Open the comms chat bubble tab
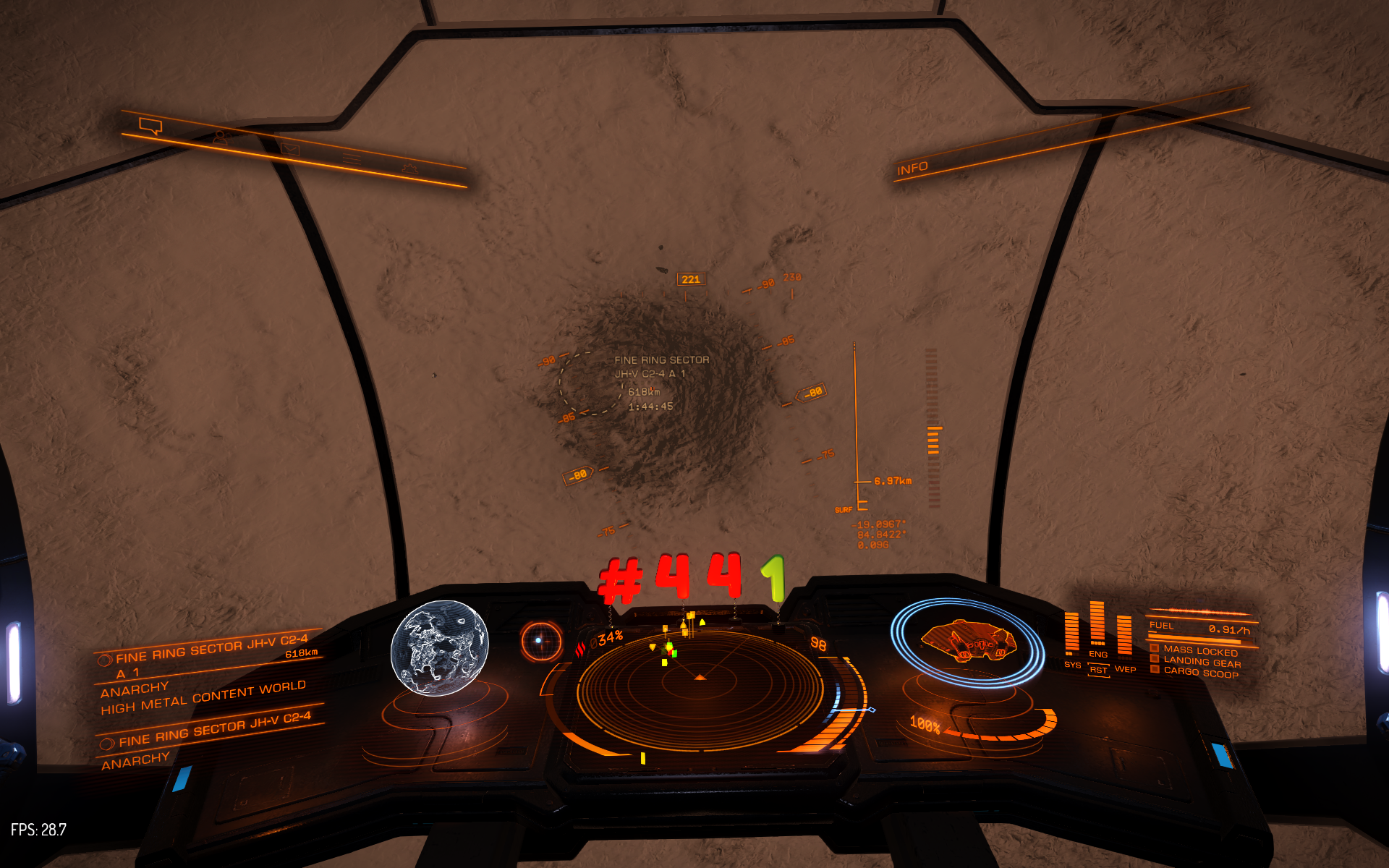Screen dimensions: 1389x868 click(150, 127)
